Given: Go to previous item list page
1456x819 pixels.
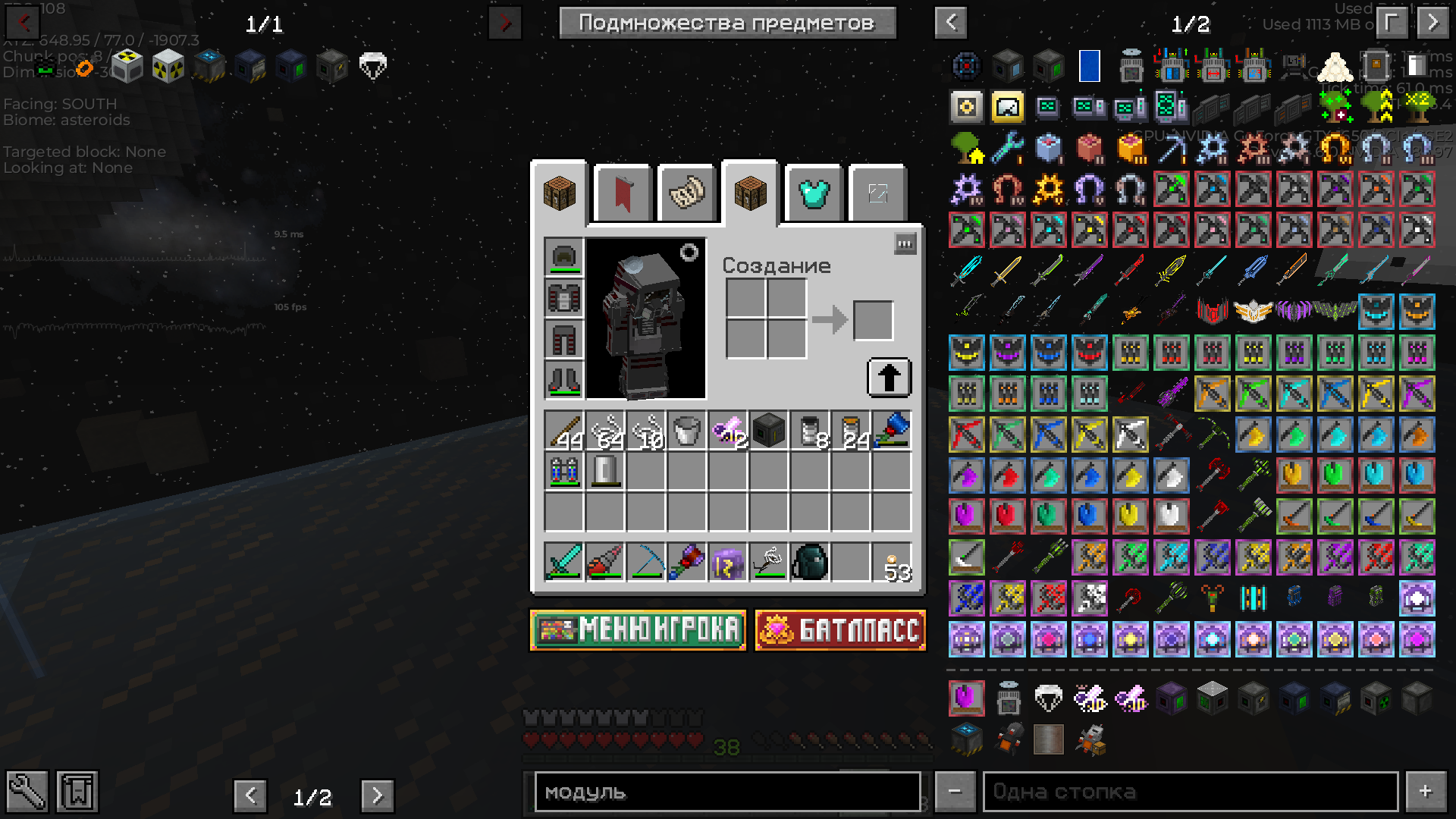Looking at the screenshot, I should [x=951, y=23].
